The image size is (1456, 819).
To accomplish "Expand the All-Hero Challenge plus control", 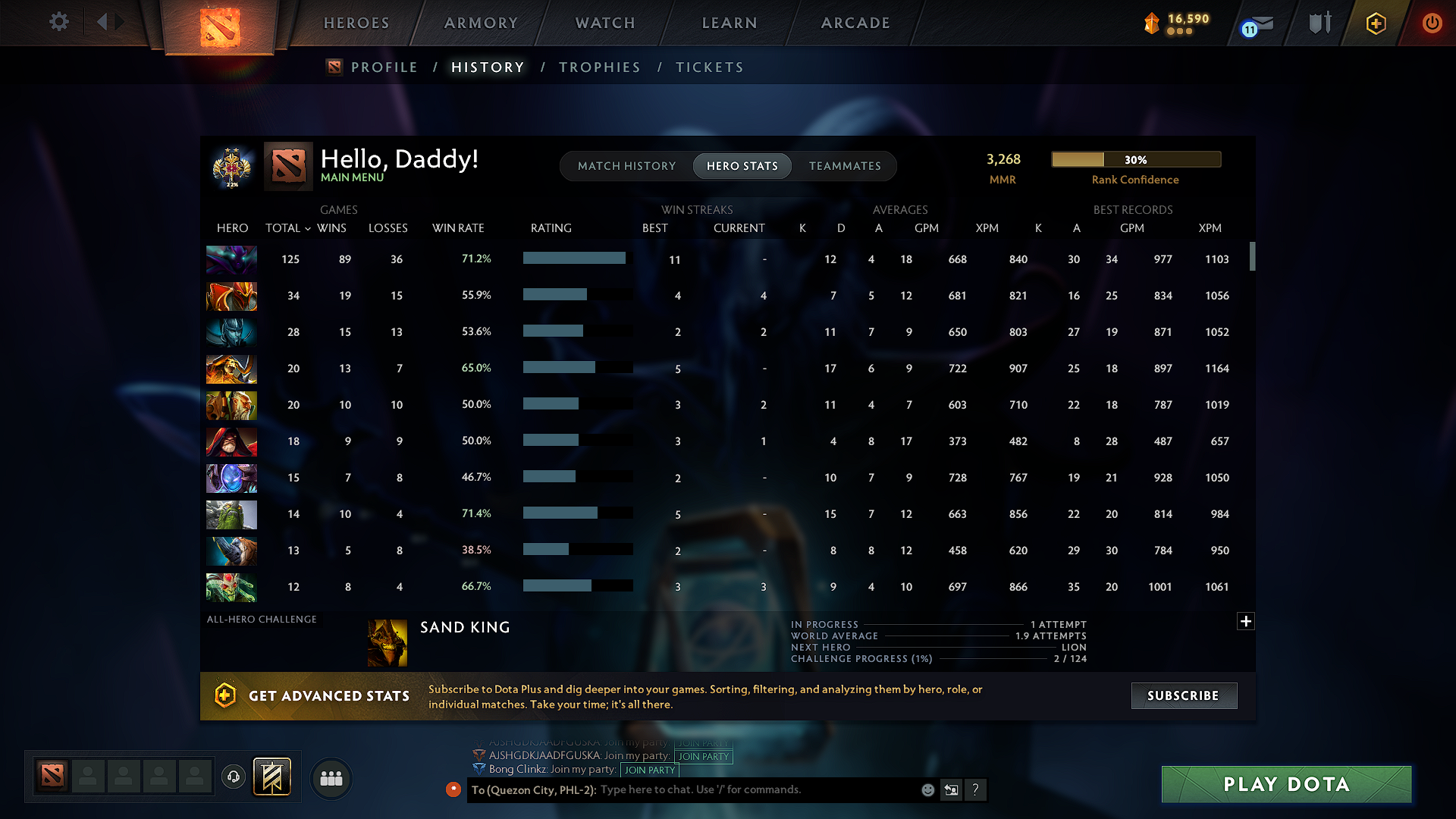I will 1246,621.
